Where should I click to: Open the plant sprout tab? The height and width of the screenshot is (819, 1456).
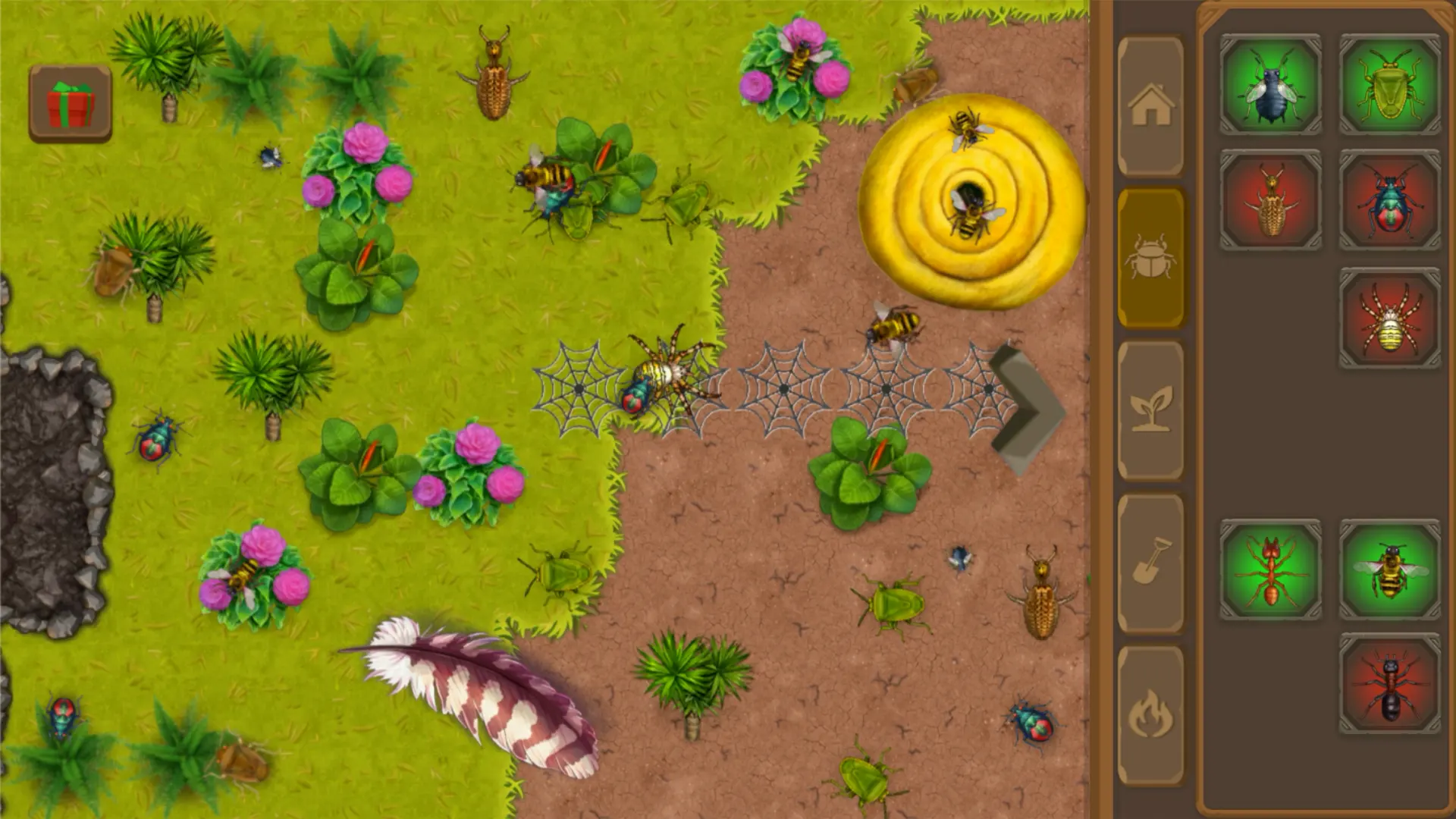[1150, 410]
